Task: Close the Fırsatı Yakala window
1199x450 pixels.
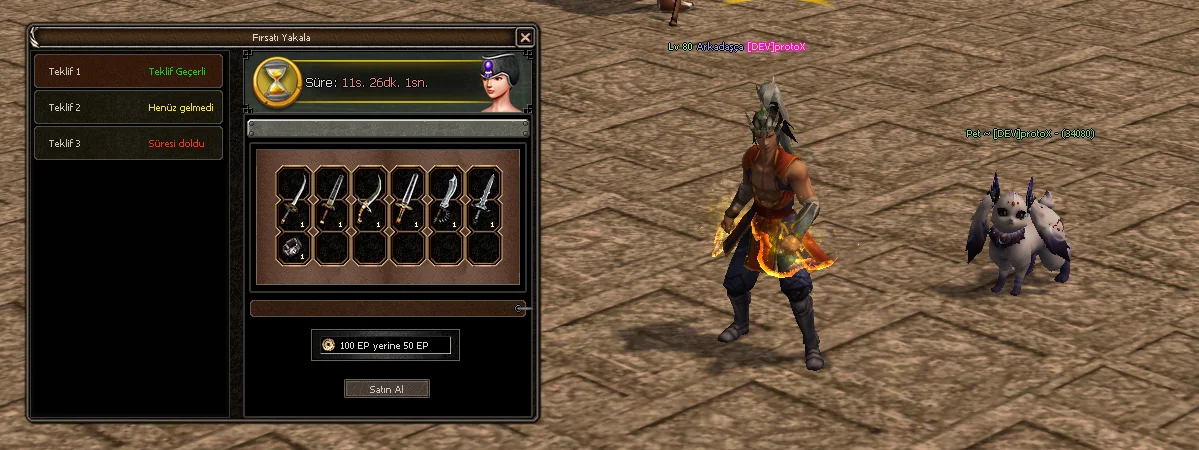Action: click(525, 37)
